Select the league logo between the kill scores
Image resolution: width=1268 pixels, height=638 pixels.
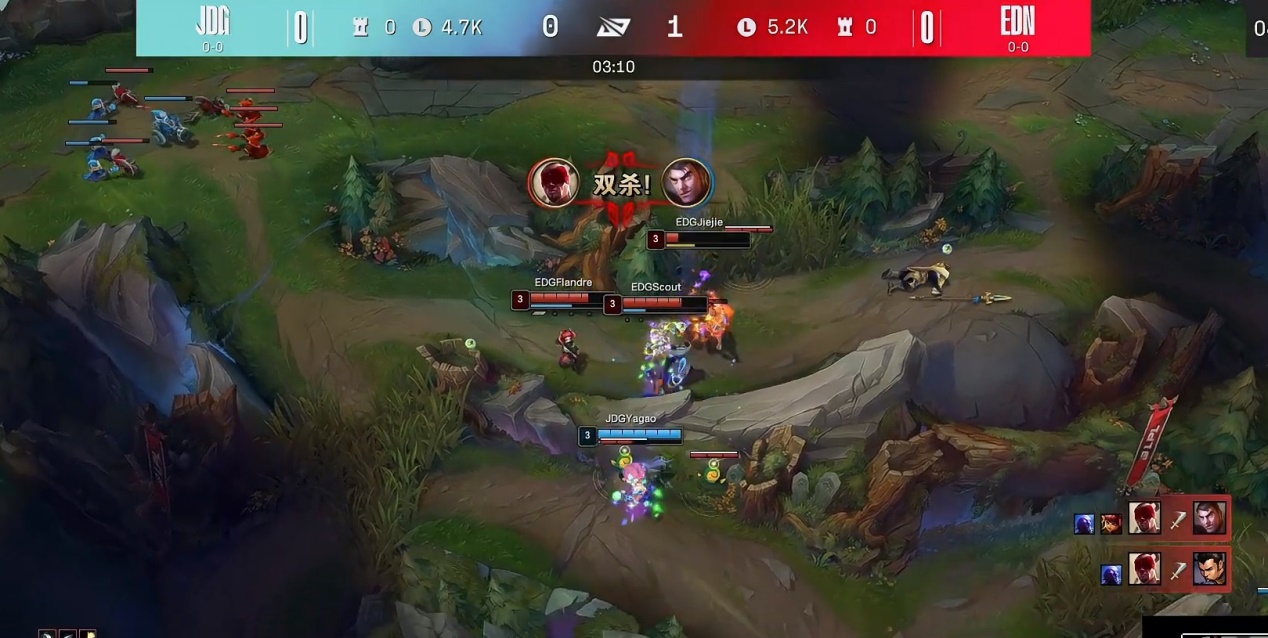coord(612,27)
